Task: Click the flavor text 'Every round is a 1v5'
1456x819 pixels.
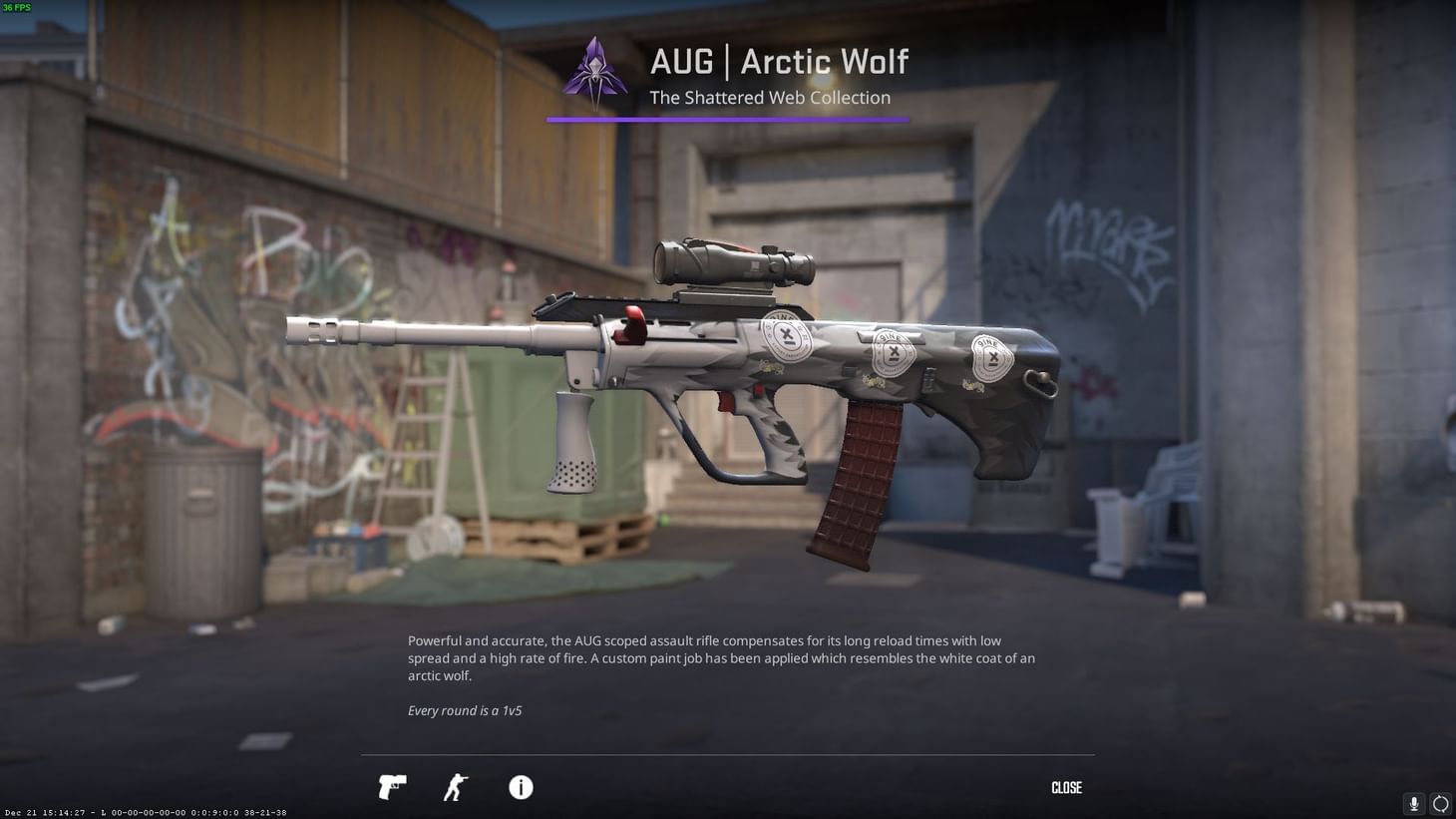Action: 464,710
